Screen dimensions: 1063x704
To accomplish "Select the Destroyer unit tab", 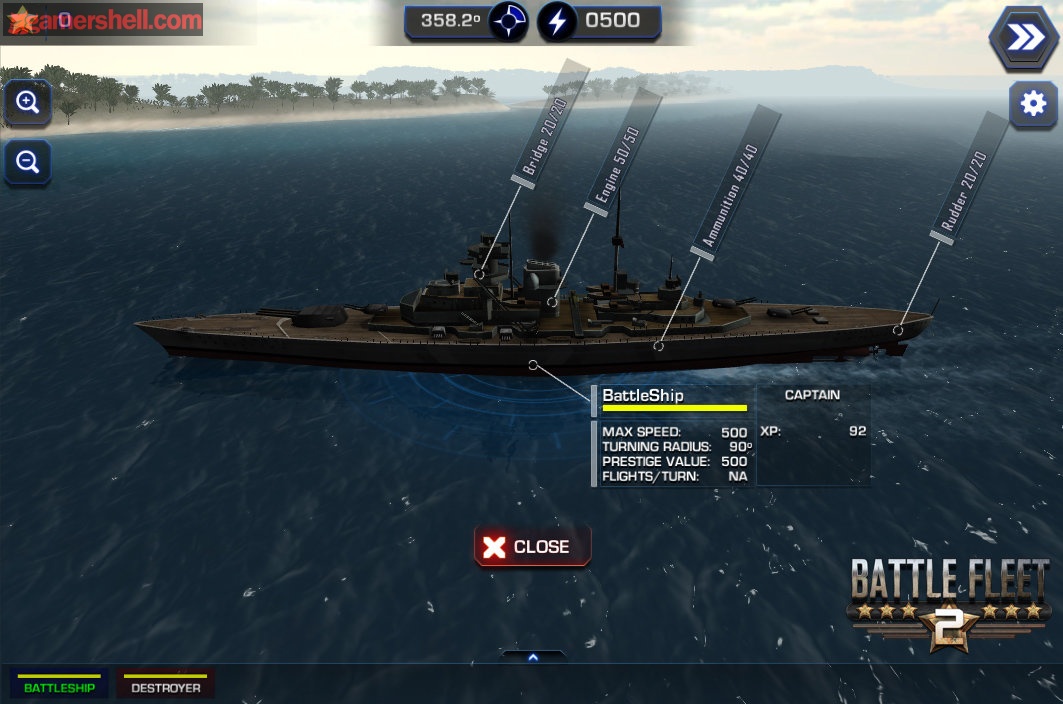I will click(165, 685).
